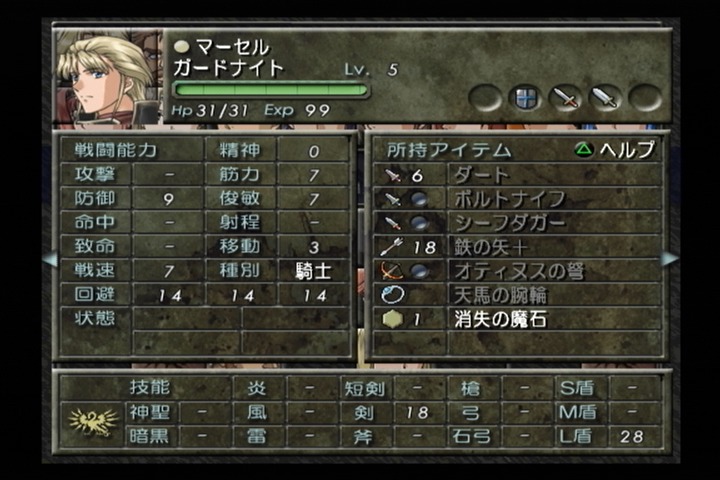The image size is (720, 480).
Task: Show the previous unit with the left arrow
Action: pos(50,259)
